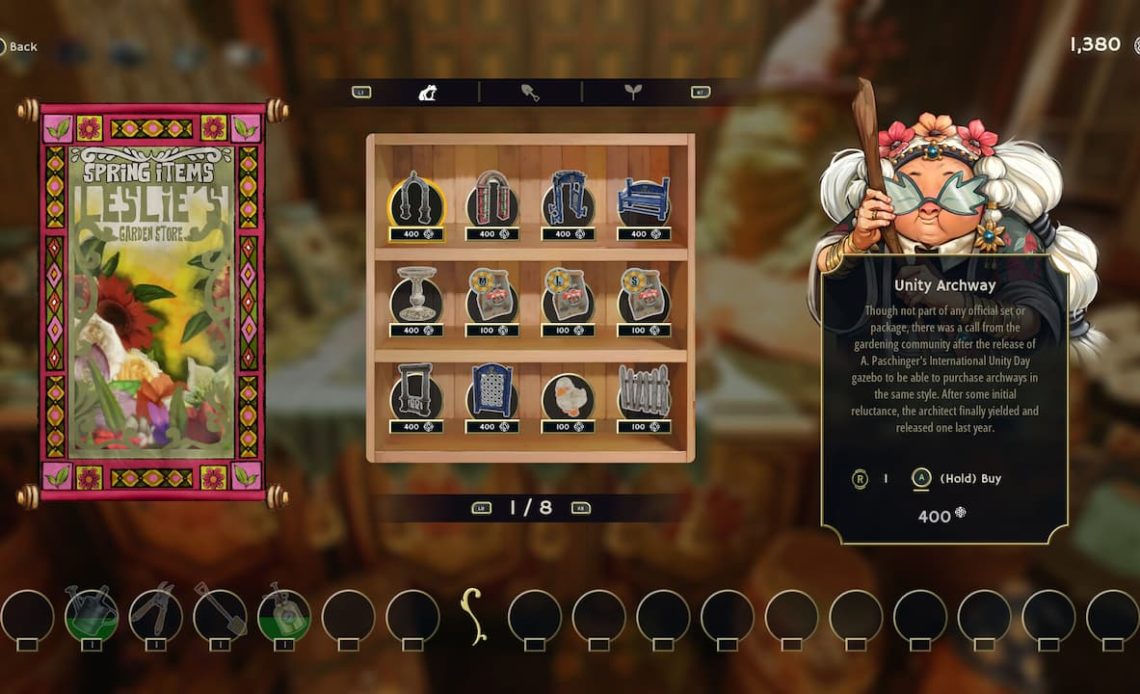Select the white duck ornament
Image resolution: width=1140 pixels, height=694 pixels.
pos(568,393)
